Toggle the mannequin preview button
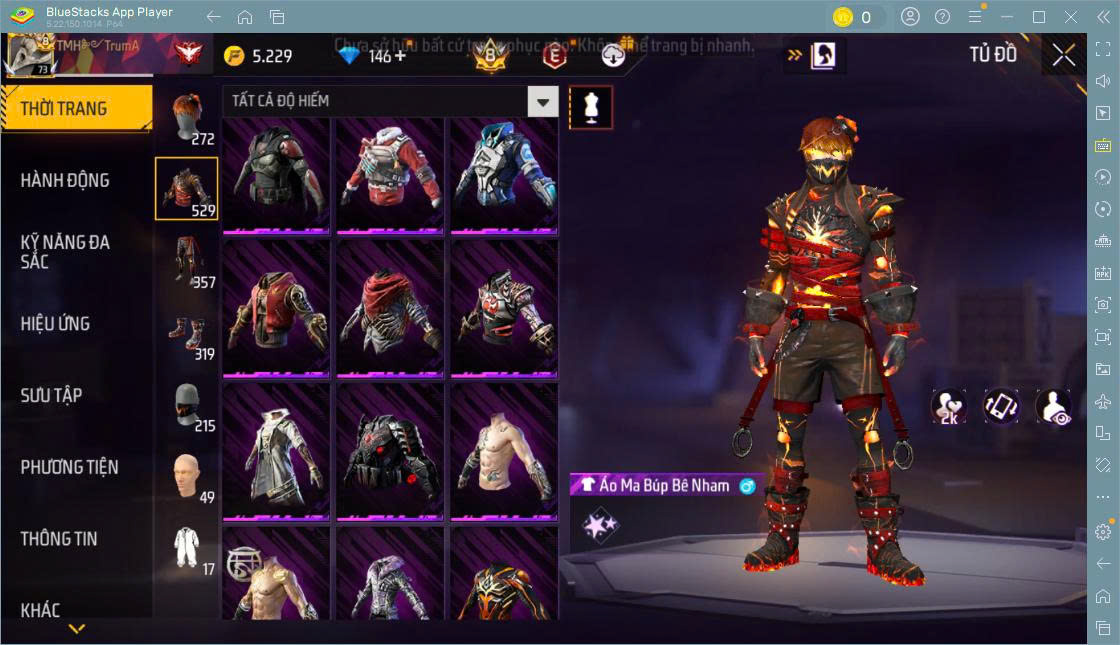The width and height of the screenshot is (1120, 645). [591, 107]
